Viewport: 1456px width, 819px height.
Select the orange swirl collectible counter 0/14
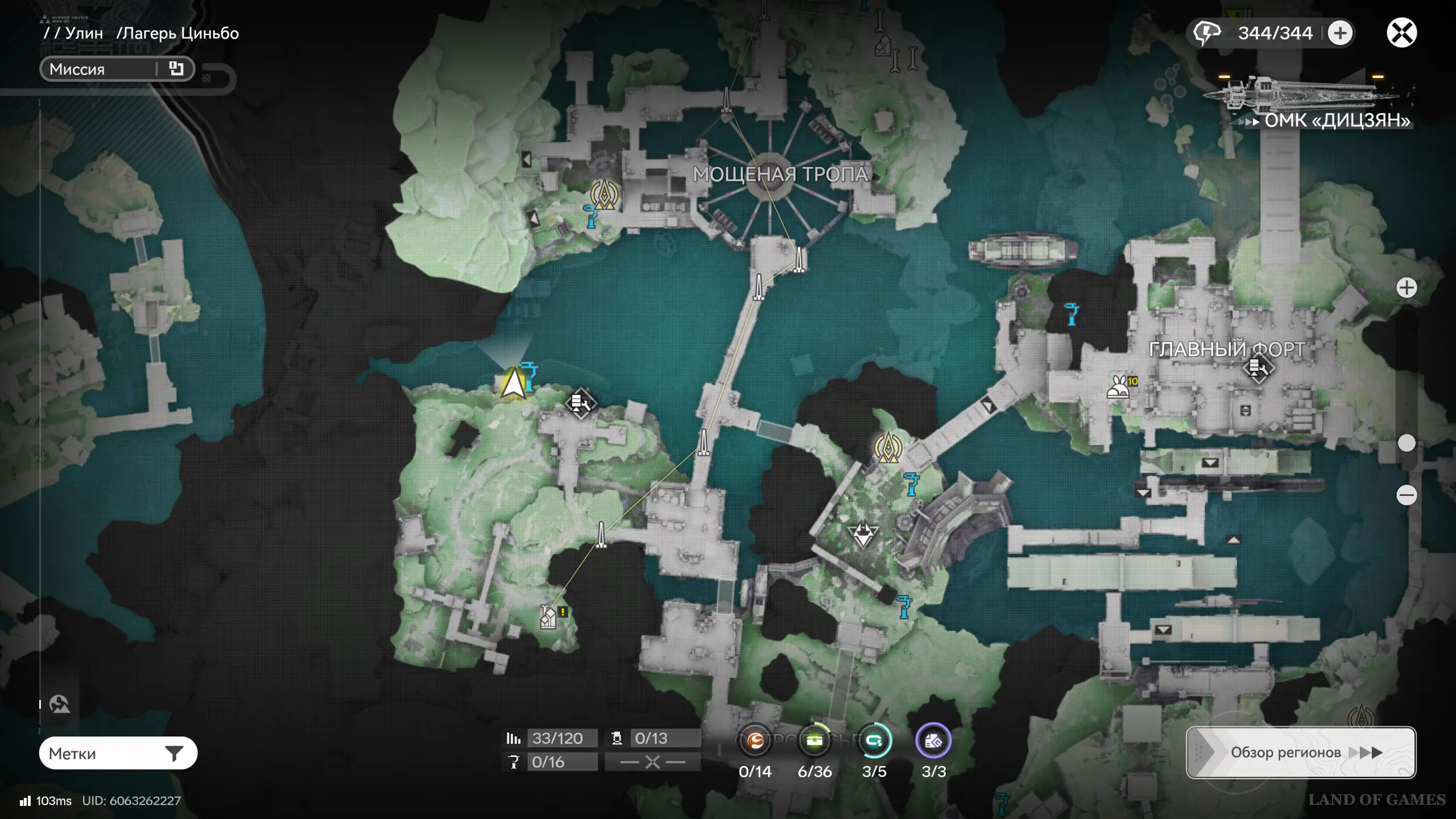(x=755, y=741)
